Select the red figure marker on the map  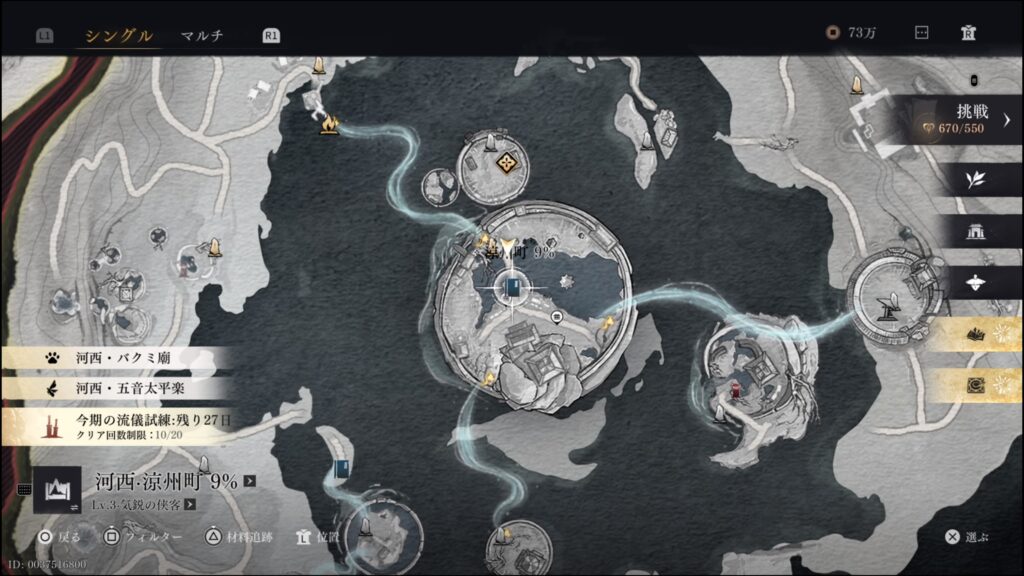(735, 391)
